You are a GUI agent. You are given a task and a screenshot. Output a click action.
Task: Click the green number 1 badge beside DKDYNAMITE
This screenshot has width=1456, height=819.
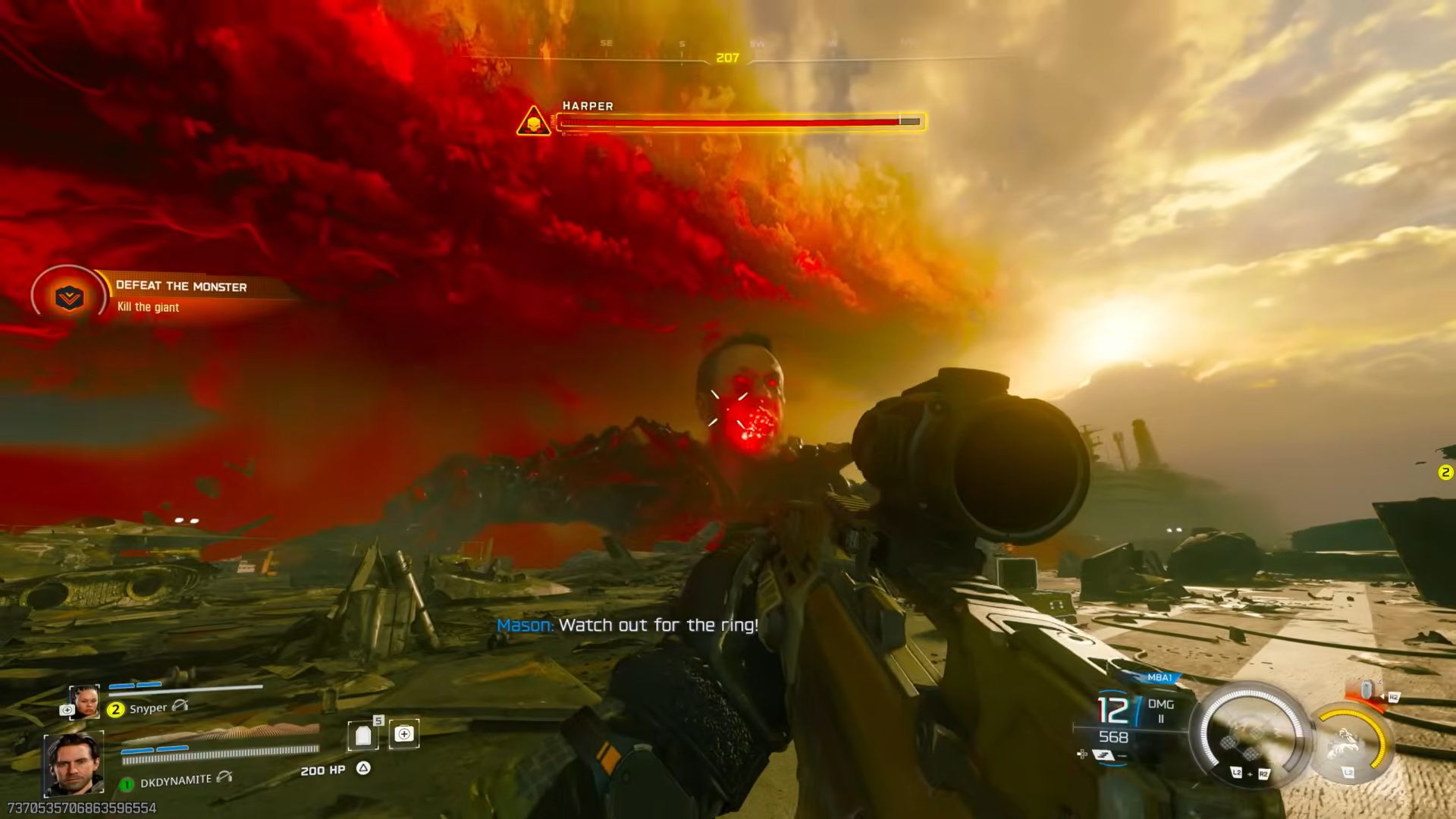[x=127, y=784]
